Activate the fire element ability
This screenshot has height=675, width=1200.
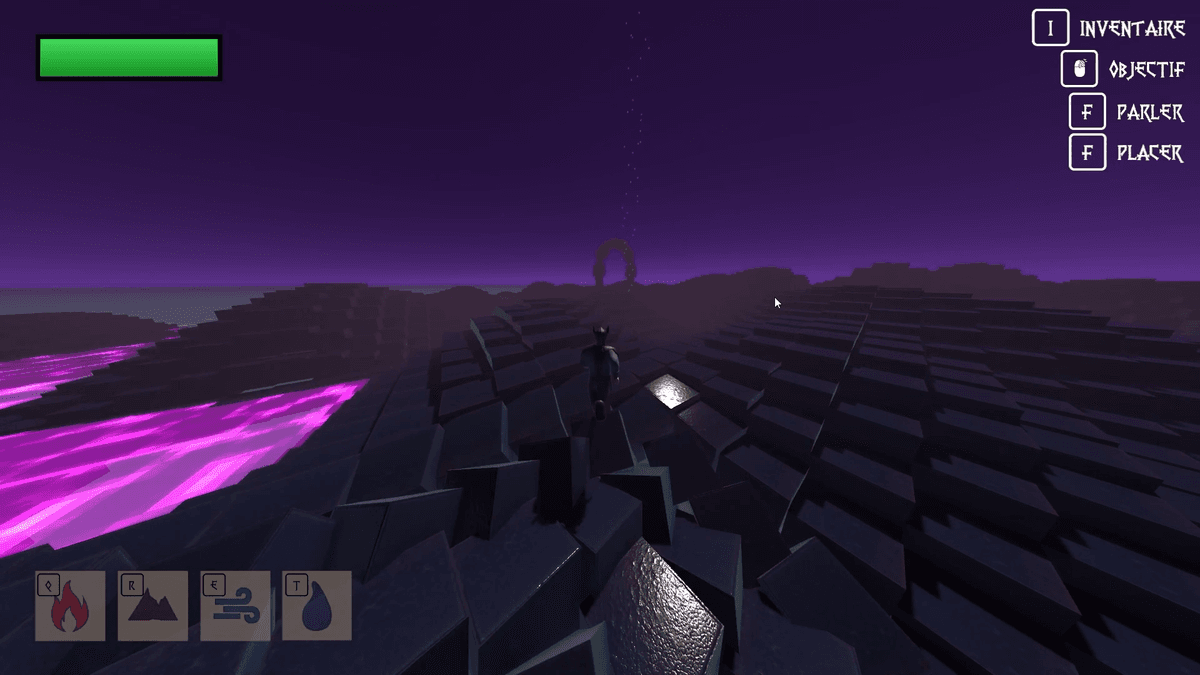pos(70,606)
